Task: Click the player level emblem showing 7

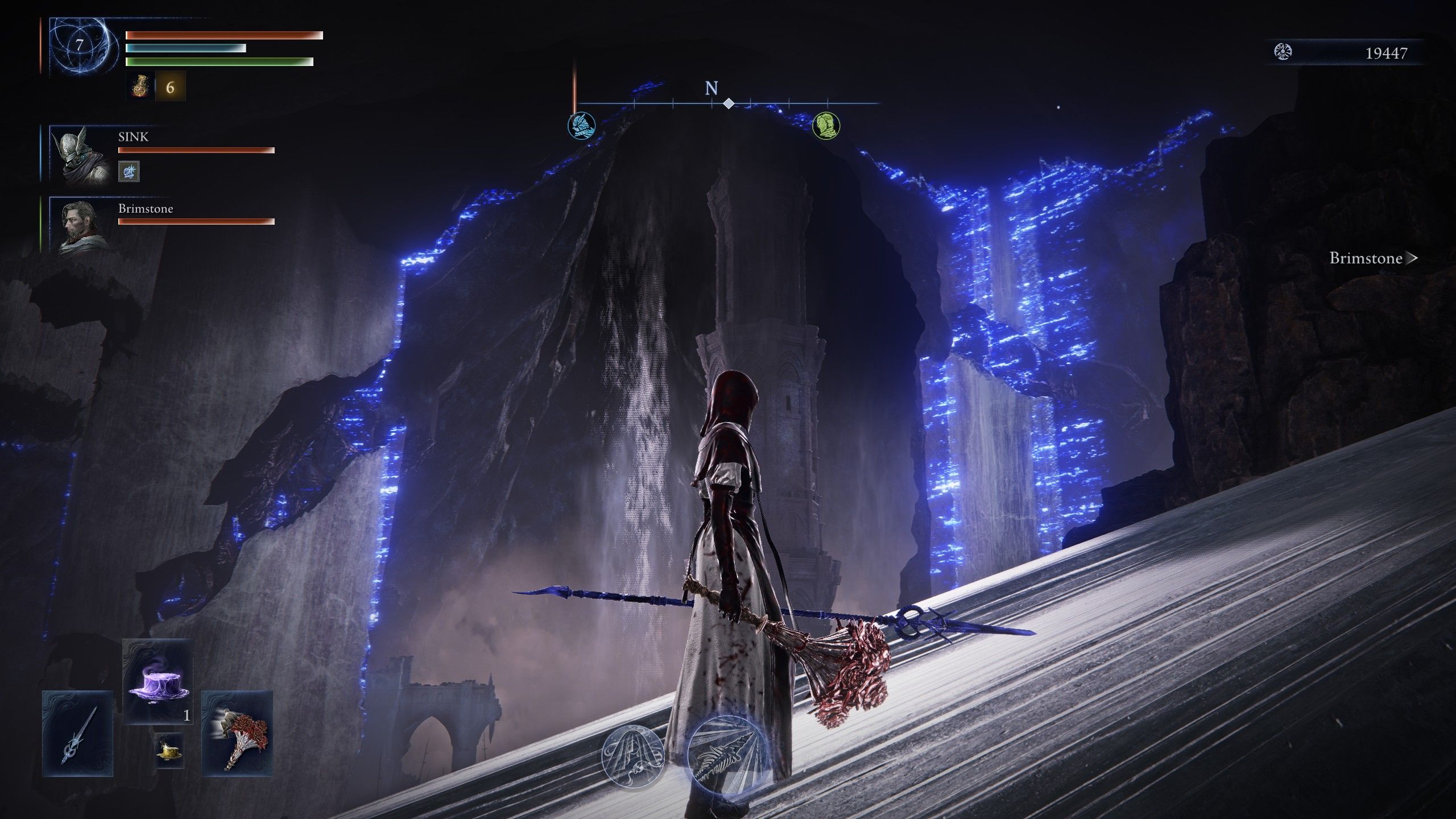Action: 80,45
